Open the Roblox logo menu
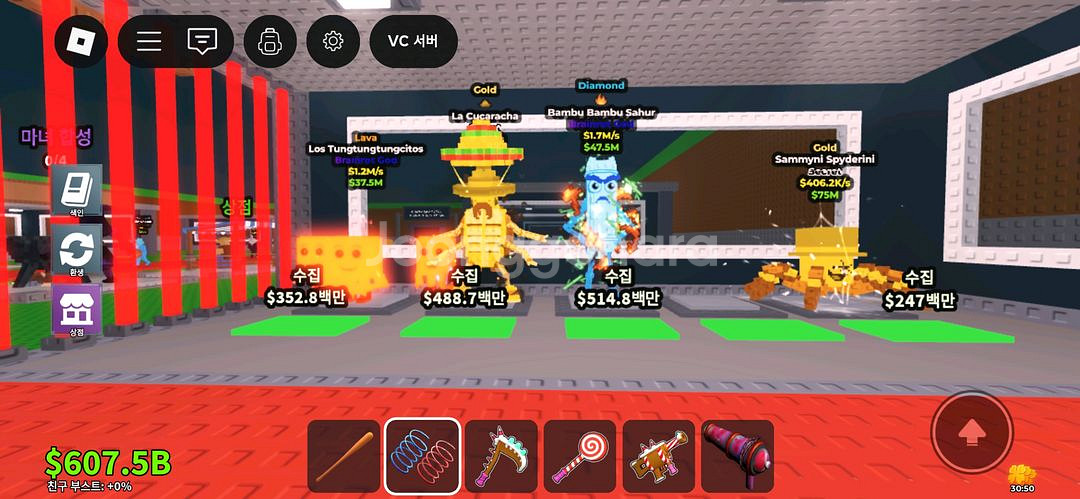This screenshot has height=499, width=1080. click(x=80, y=41)
